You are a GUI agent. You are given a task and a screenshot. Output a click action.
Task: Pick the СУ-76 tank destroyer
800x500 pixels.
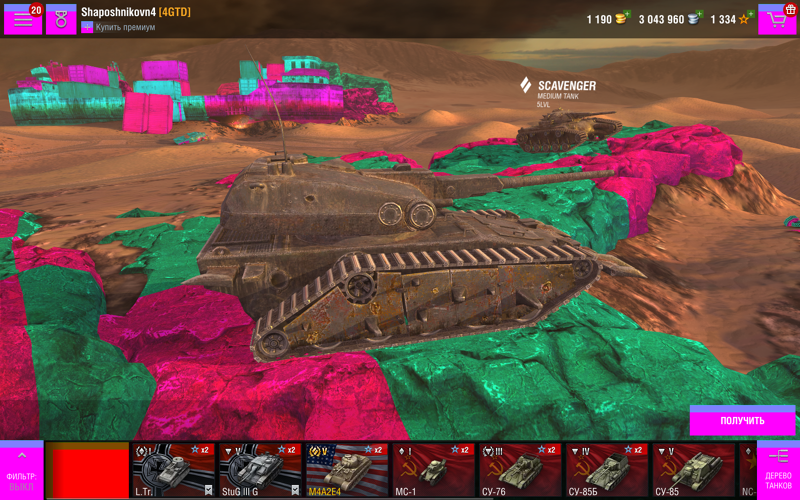pyautogui.click(x=520, y=470)
